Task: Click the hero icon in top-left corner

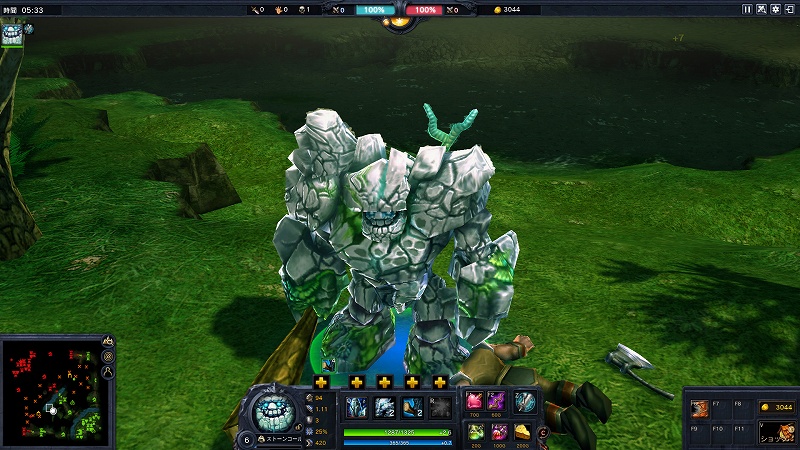Action: (13, 34)
